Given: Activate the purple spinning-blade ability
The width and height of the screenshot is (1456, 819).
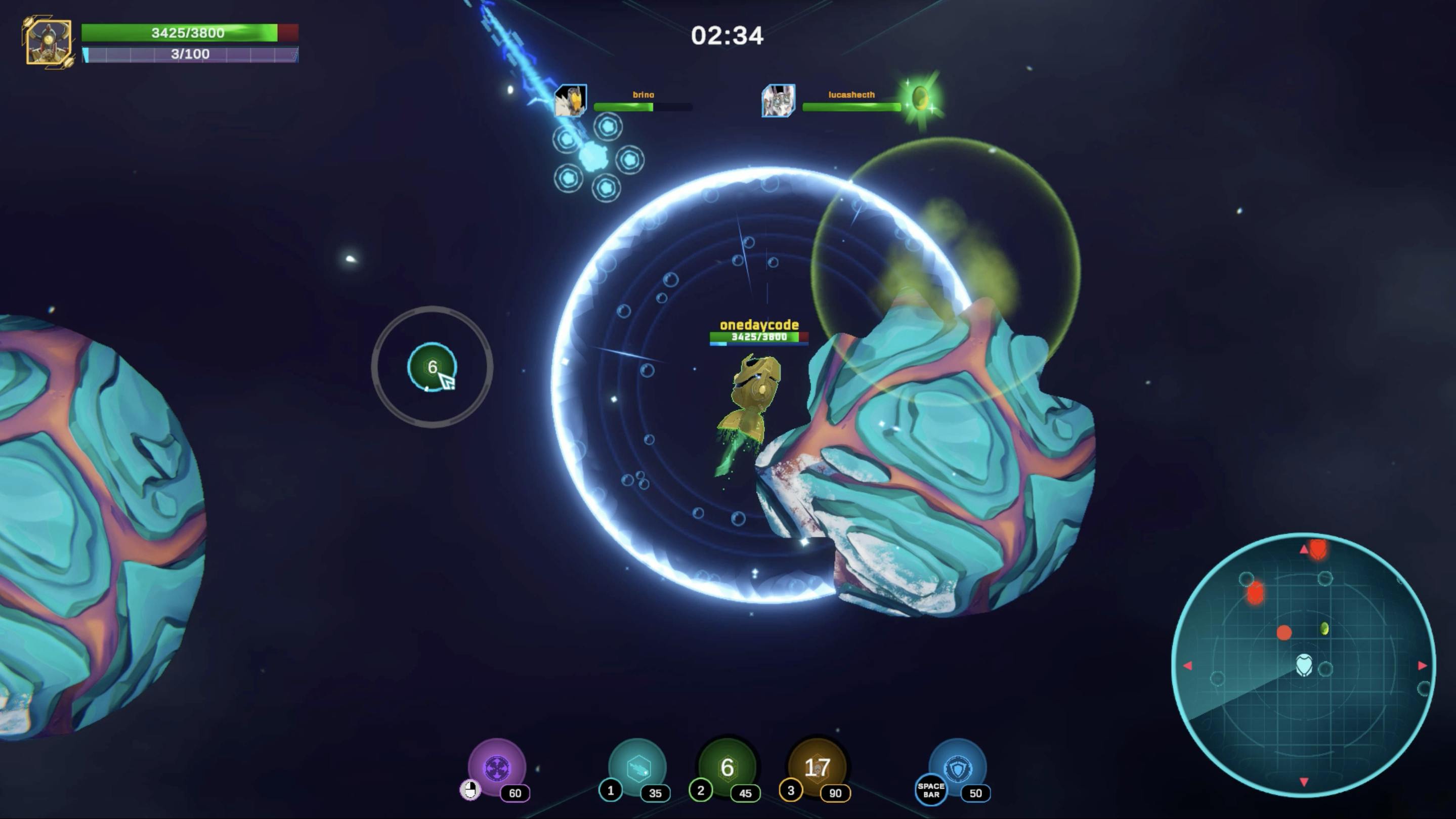Looking at the screenshot, I should [497, 767].
